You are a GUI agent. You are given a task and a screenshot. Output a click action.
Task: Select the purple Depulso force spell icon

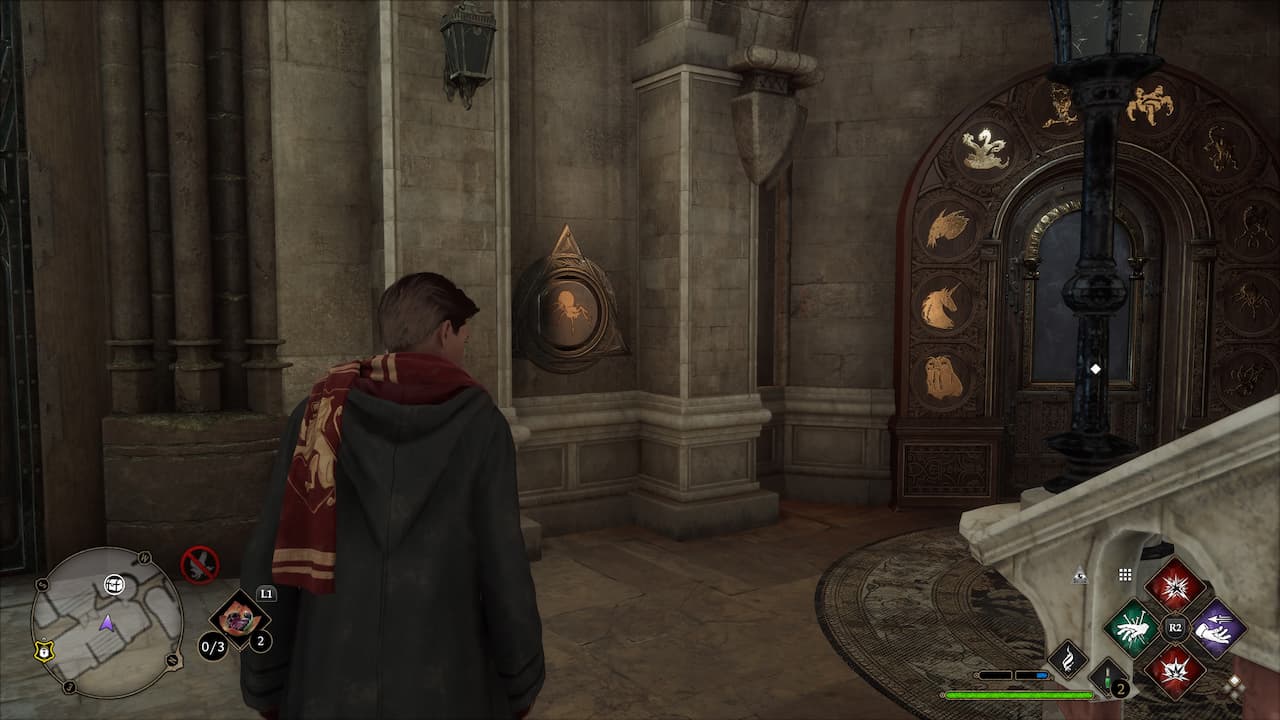(x=1219, y=628)
